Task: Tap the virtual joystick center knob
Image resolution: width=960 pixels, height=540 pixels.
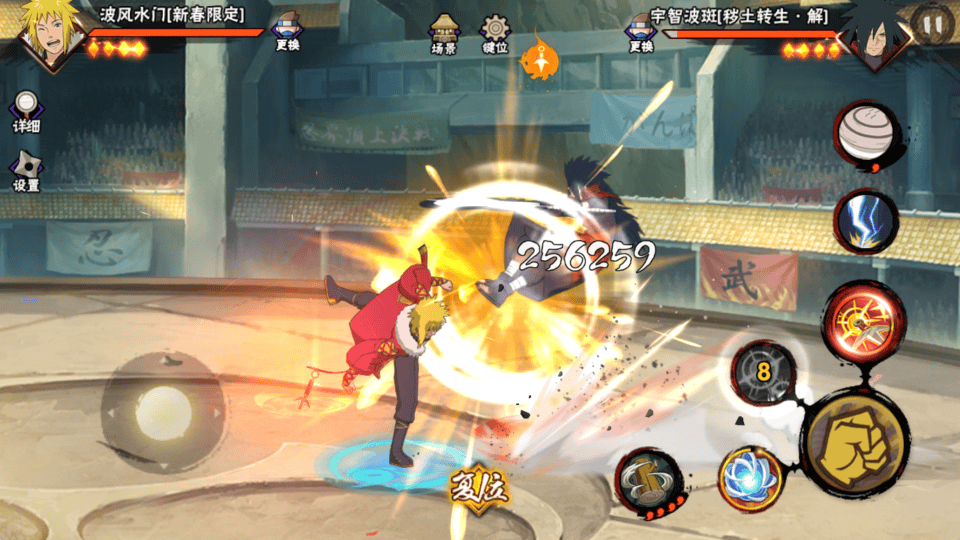Action: pos(162,411)
